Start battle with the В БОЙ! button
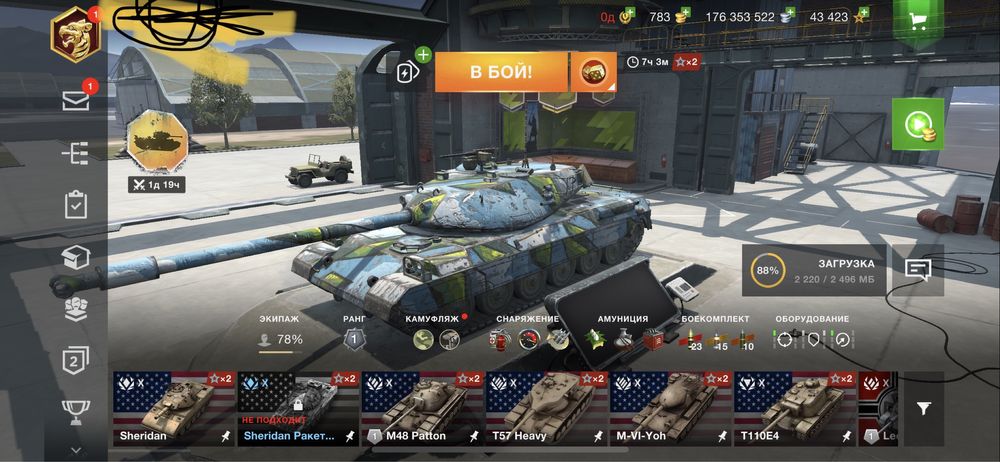1000x462 pixels. [x=501, y=72]
